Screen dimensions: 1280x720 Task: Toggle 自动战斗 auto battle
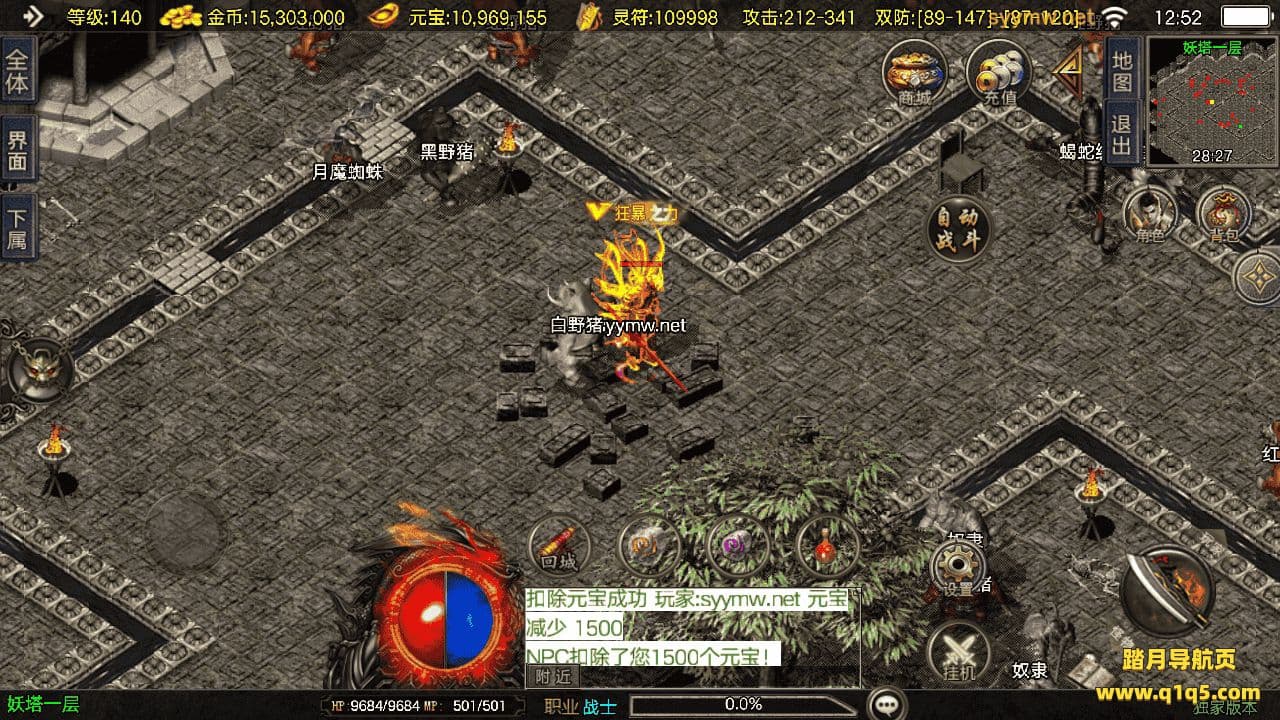(x=959, y=229)
